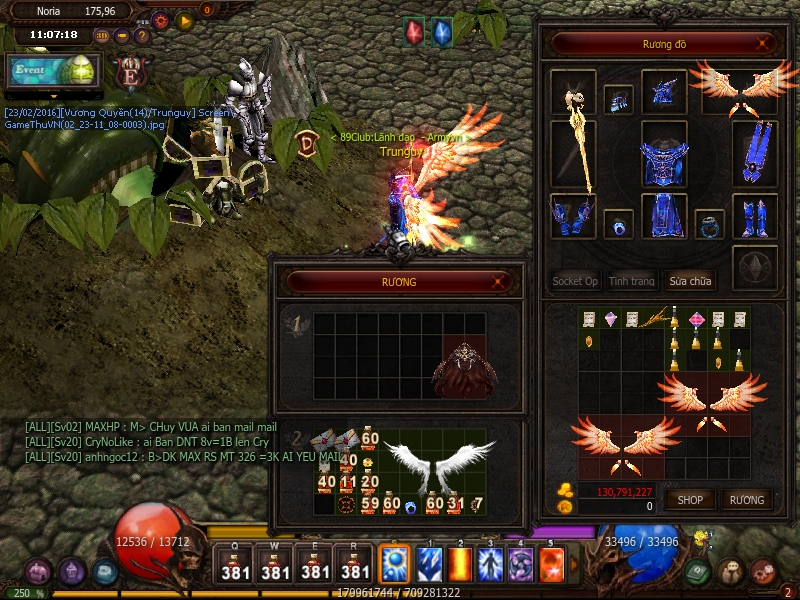Select the dark red item in the storage grid
Screen dimensions: 800x600
click(463, 370)
